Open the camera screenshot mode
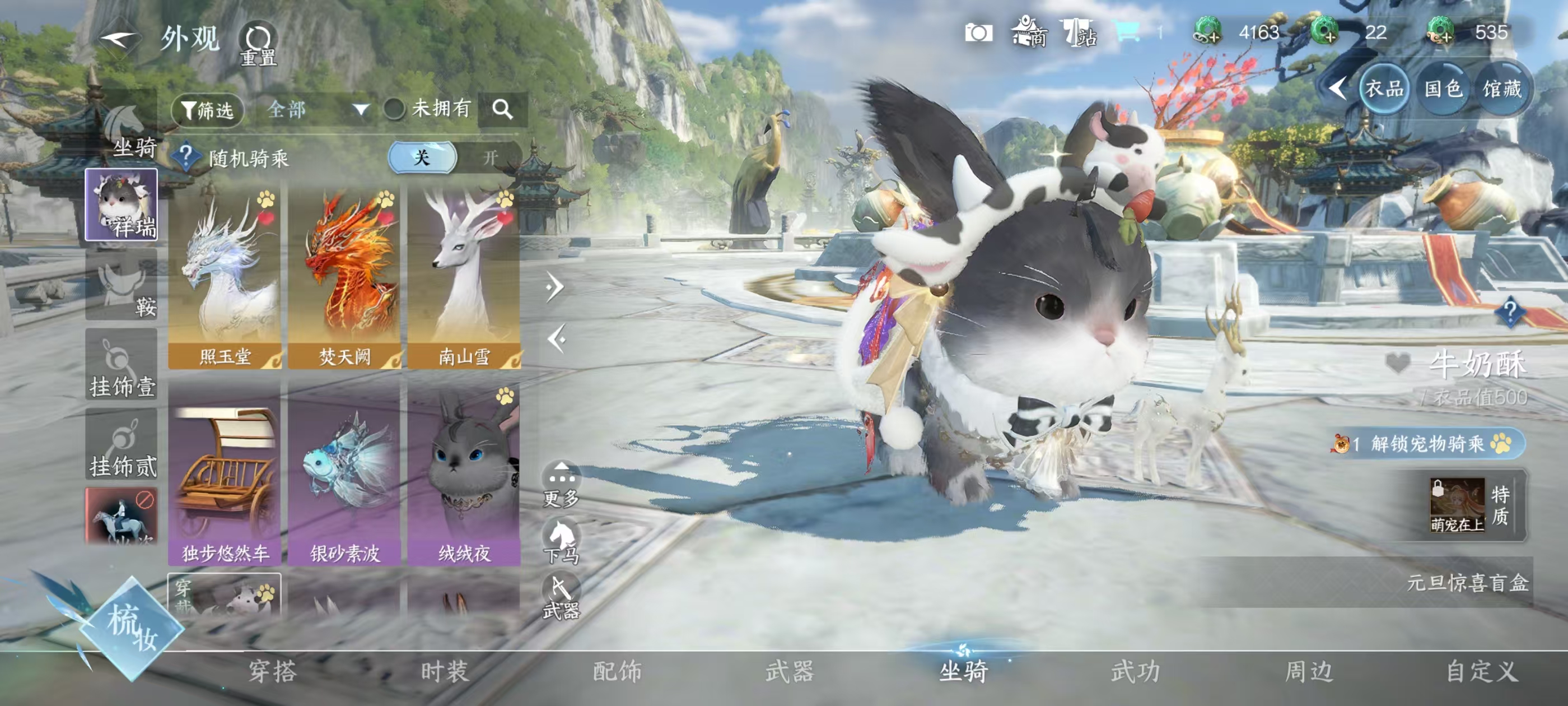Image resolution: width=1568 pixels, height=706 pixels. (x=978, y=33)
